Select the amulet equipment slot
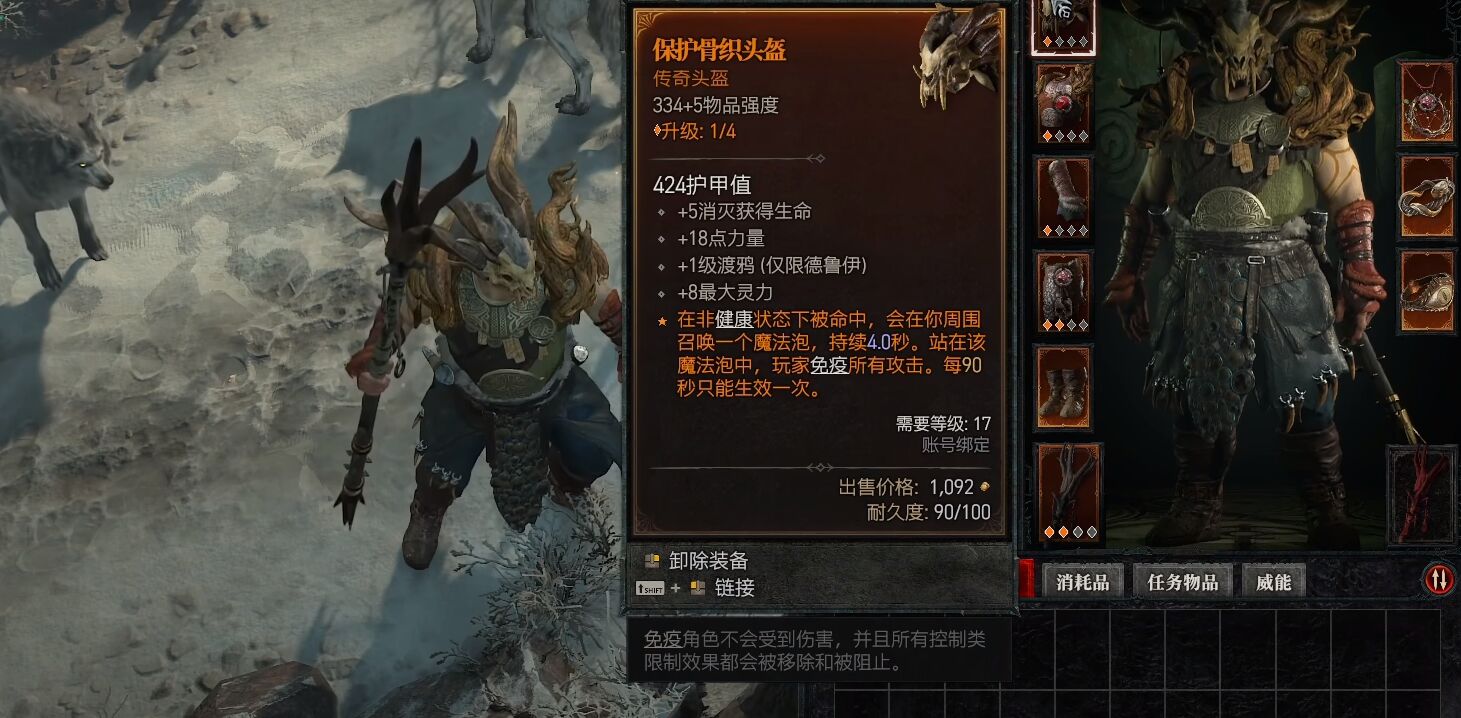This screenshot has width=1461, height=718. click(1426, 100)
